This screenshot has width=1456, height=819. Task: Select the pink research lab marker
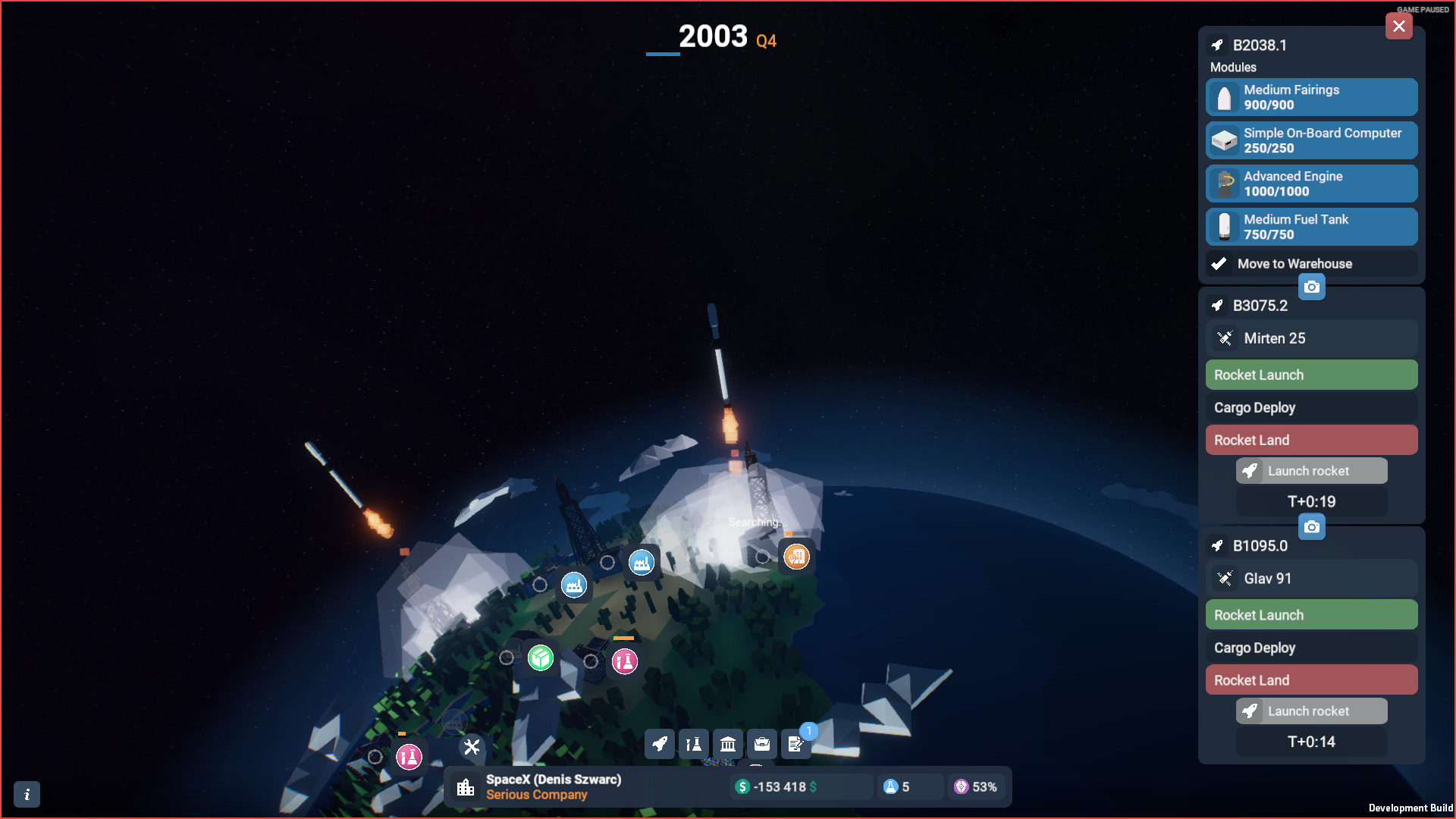coord(625,661)
